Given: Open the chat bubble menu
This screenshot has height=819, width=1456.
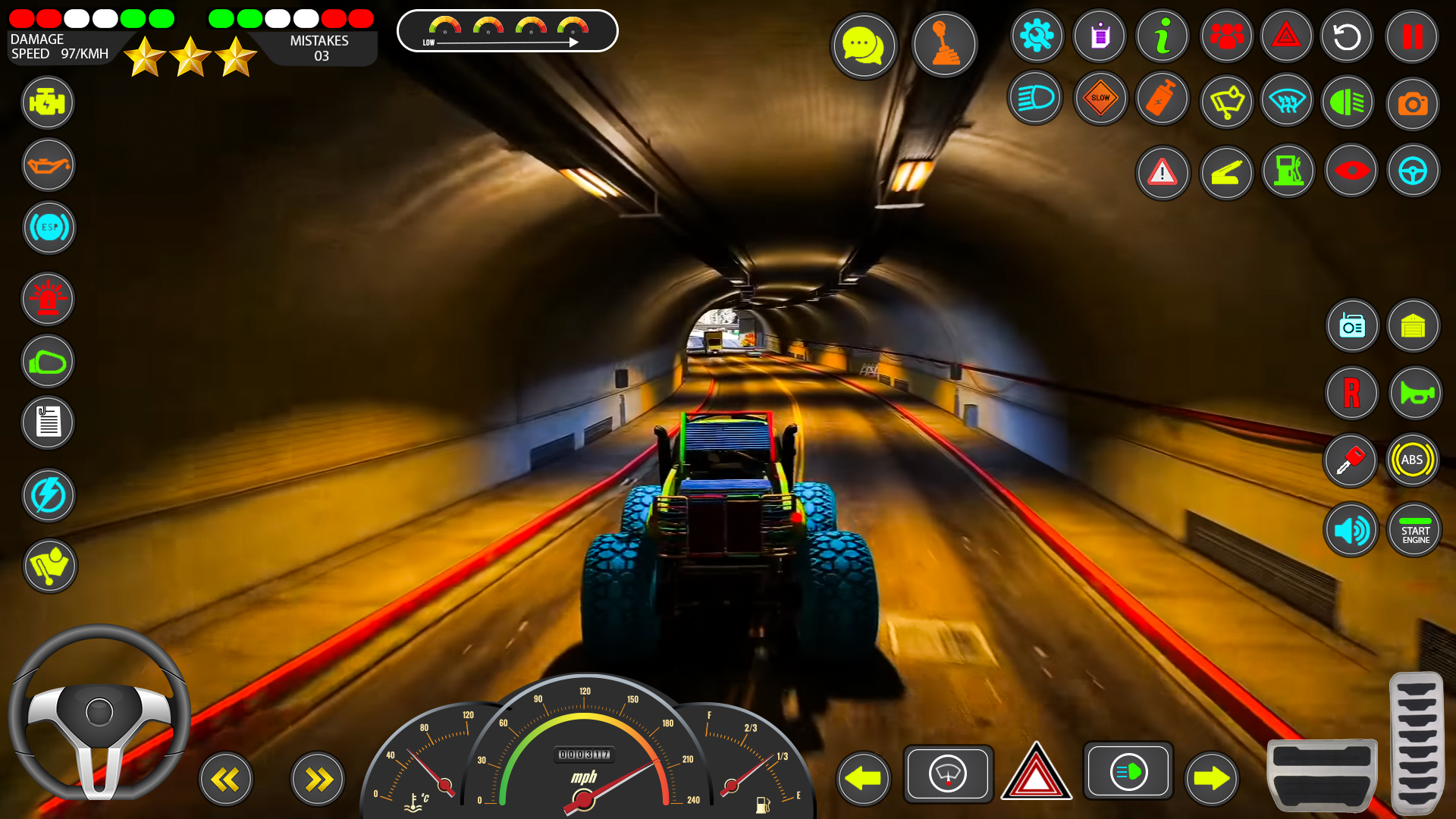Looking at the screenshot, I should pos(864,45).
